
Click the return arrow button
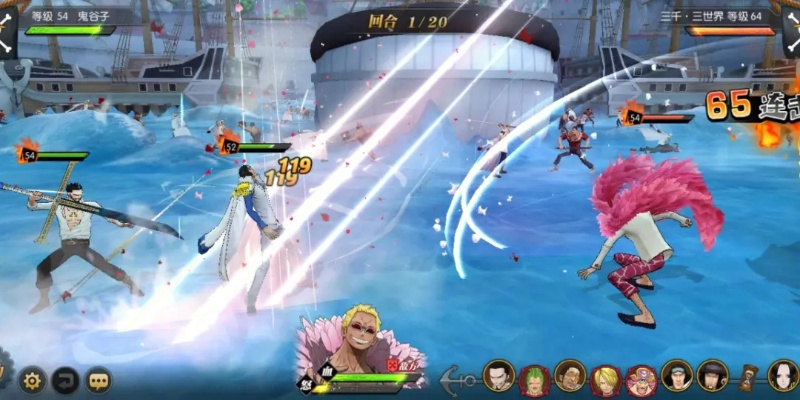66,380
